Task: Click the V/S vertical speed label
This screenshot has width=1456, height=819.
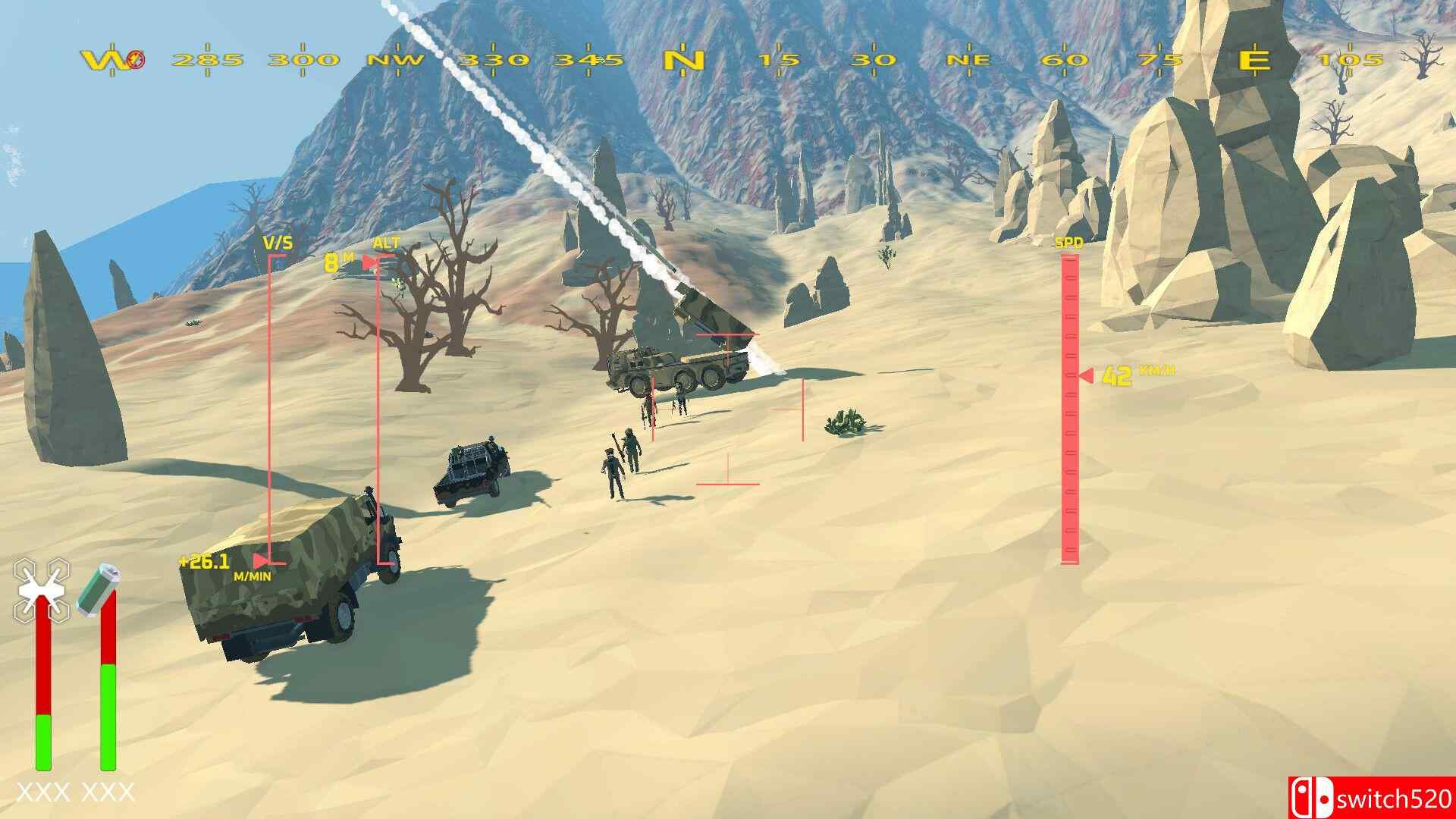Action: 277,243
